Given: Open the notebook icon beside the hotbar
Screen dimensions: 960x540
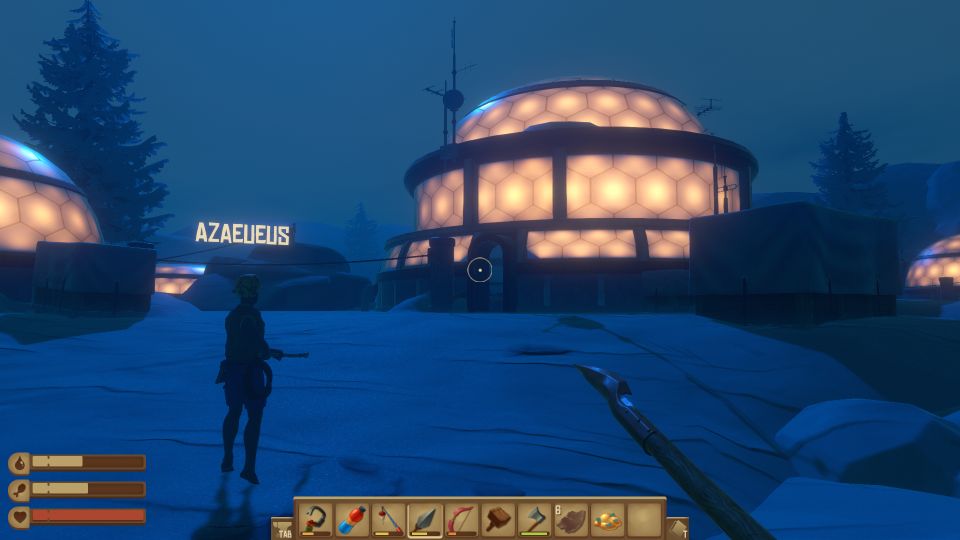Looking at the screenshot, I should click(x=677, y=528).
